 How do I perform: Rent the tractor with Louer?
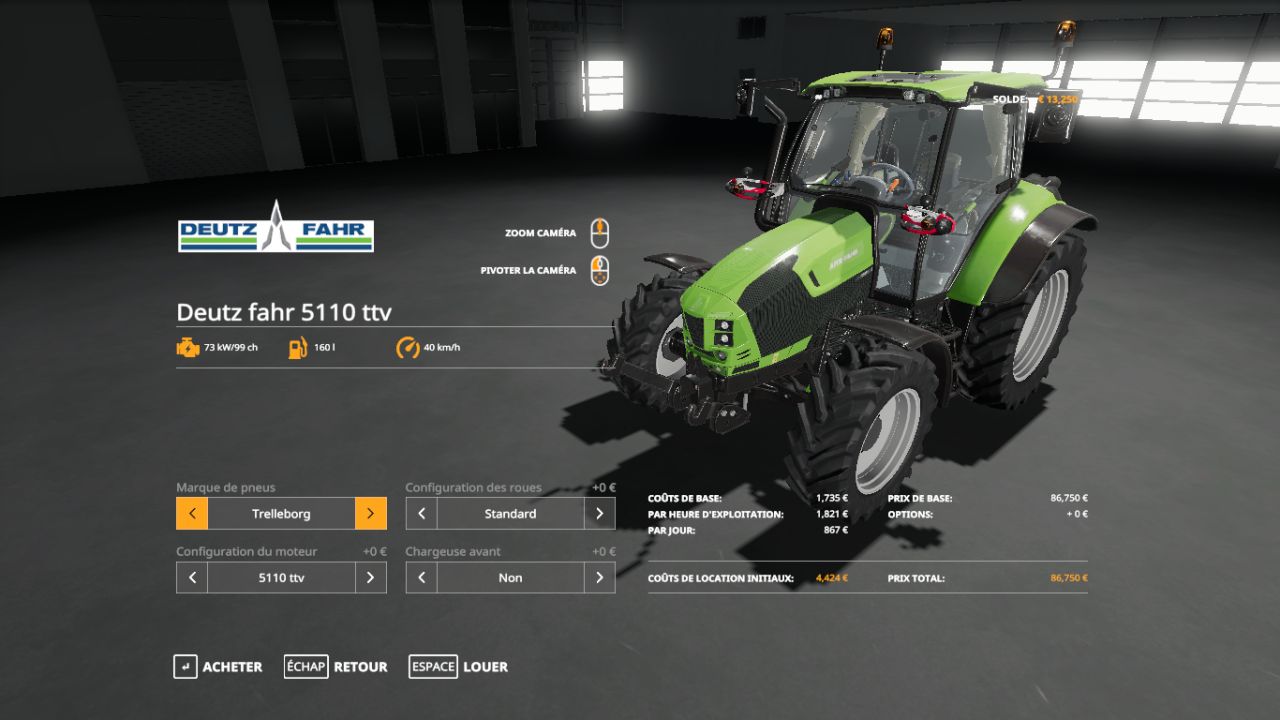(459, 667)
